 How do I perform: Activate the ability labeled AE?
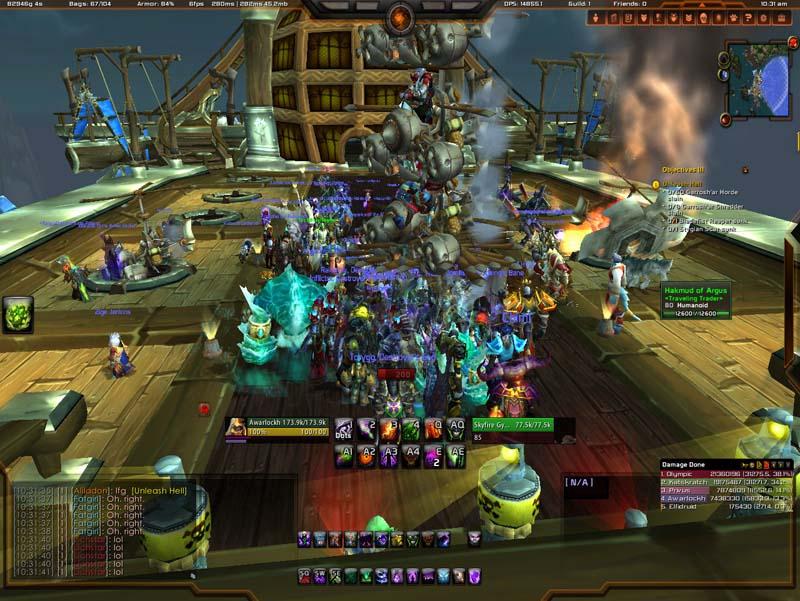458,456
